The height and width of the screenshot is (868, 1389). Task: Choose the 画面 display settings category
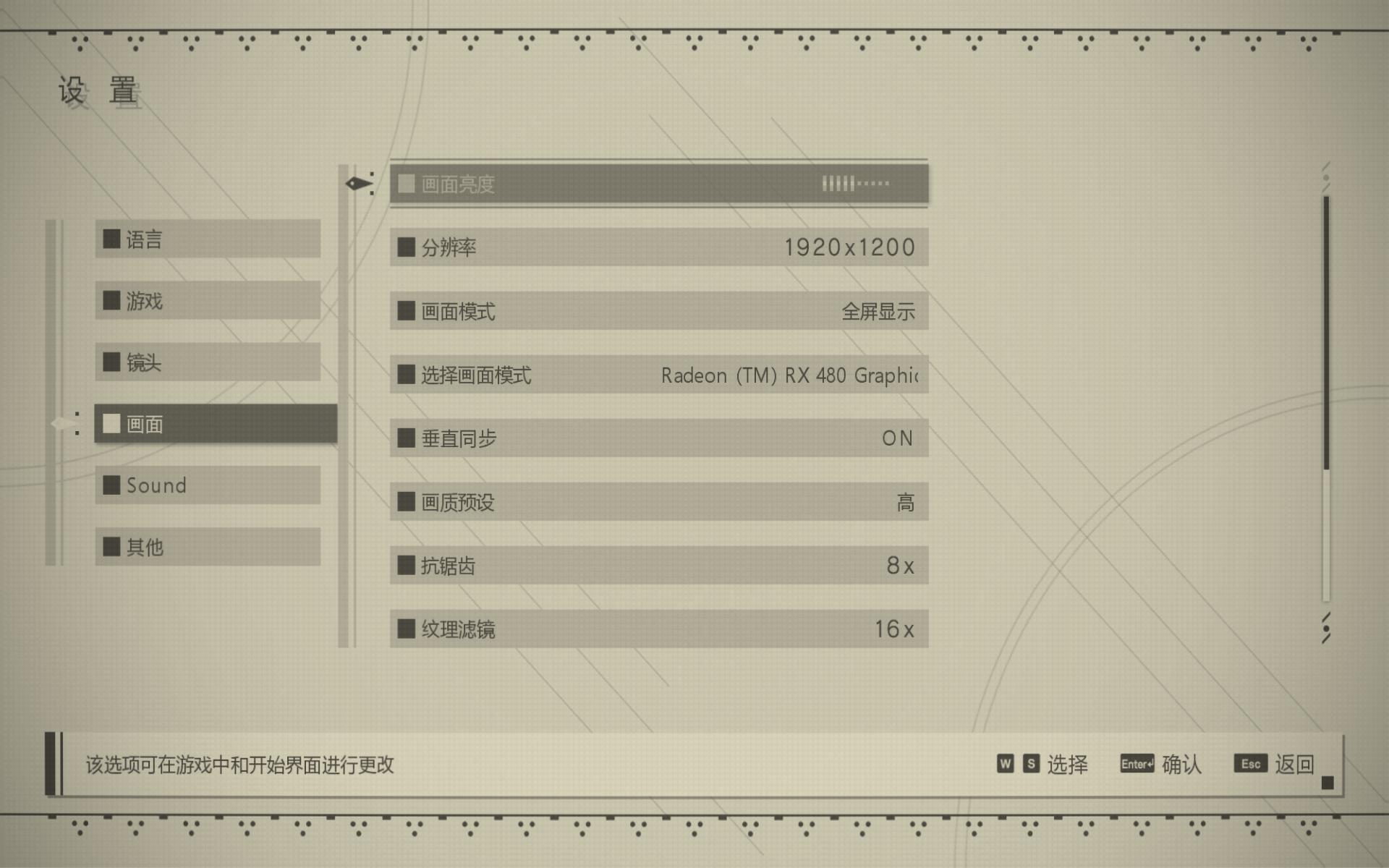[x=215, y=424]
